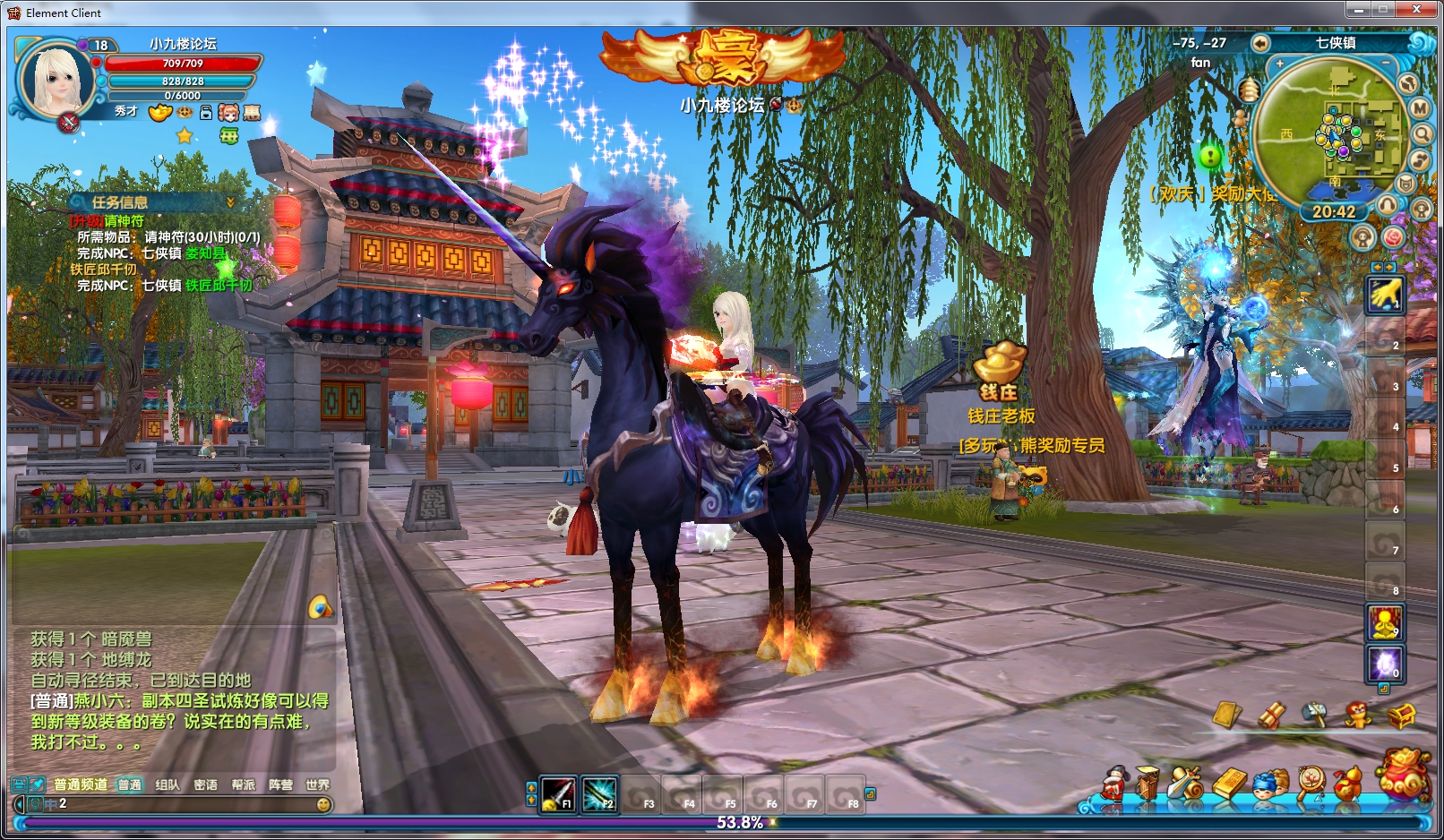
Task: Collapse the 任务信息 quest tracker
Action: (230, 202)
